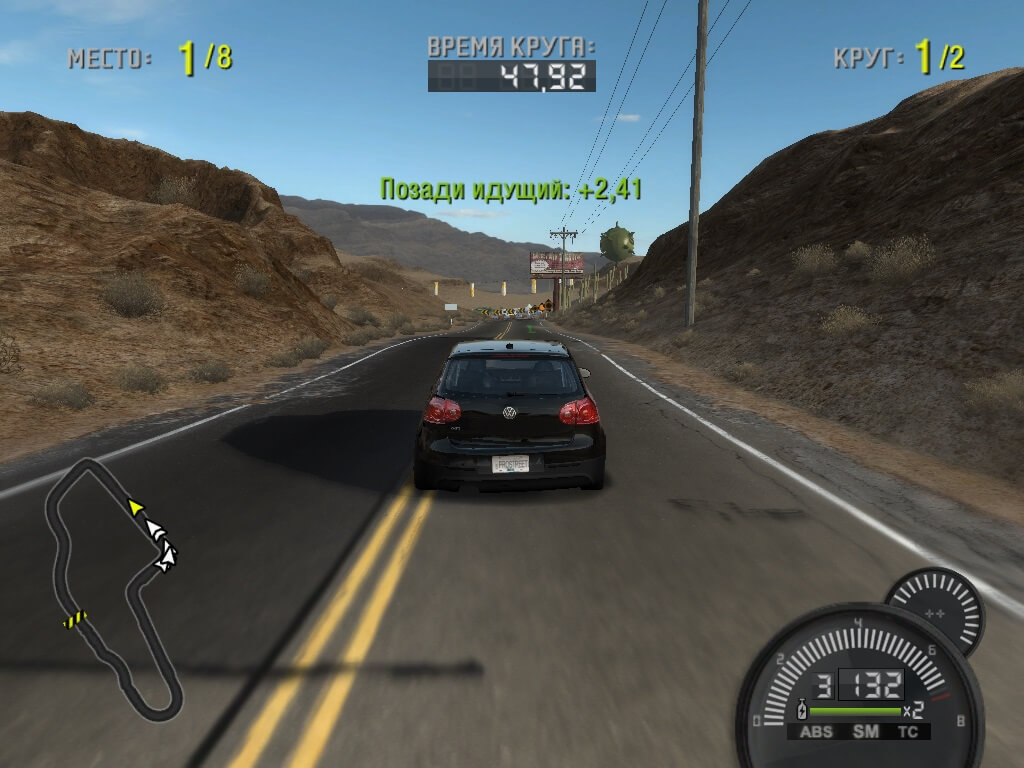Activate the nitrous bottle icon
This screenshot has width=1024, height=768.
[x=800, y=711]
